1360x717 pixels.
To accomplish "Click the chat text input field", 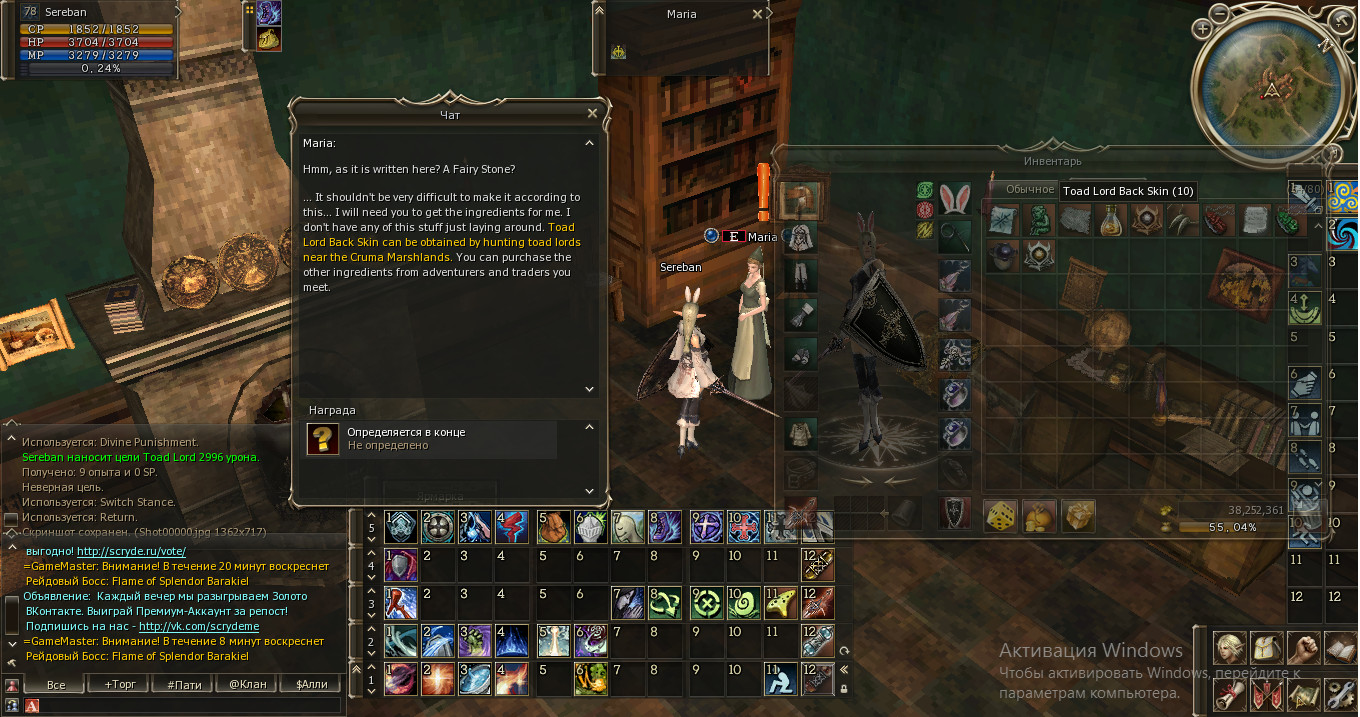I will pos(190,706).
